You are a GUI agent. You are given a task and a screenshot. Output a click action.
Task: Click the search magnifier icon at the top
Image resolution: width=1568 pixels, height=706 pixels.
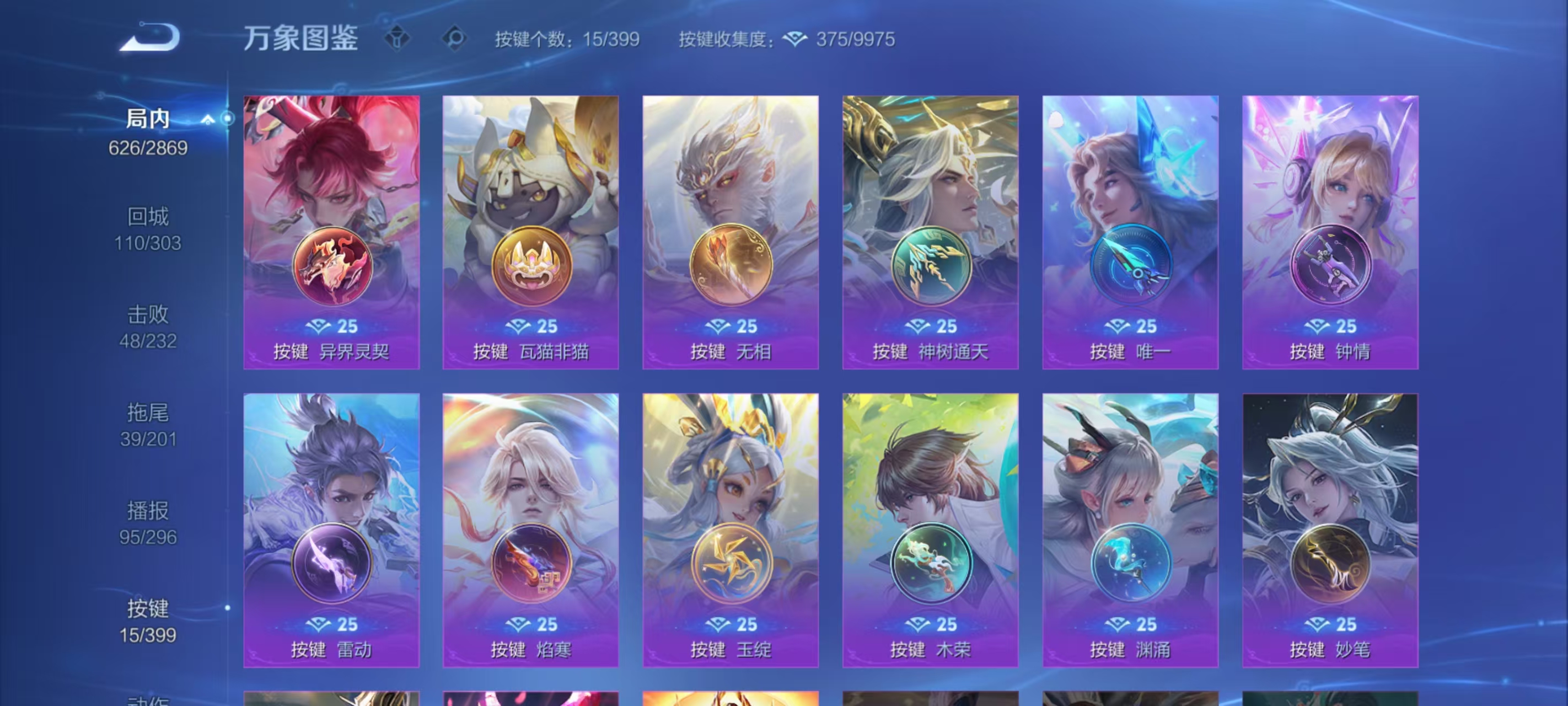click(454, 39)
